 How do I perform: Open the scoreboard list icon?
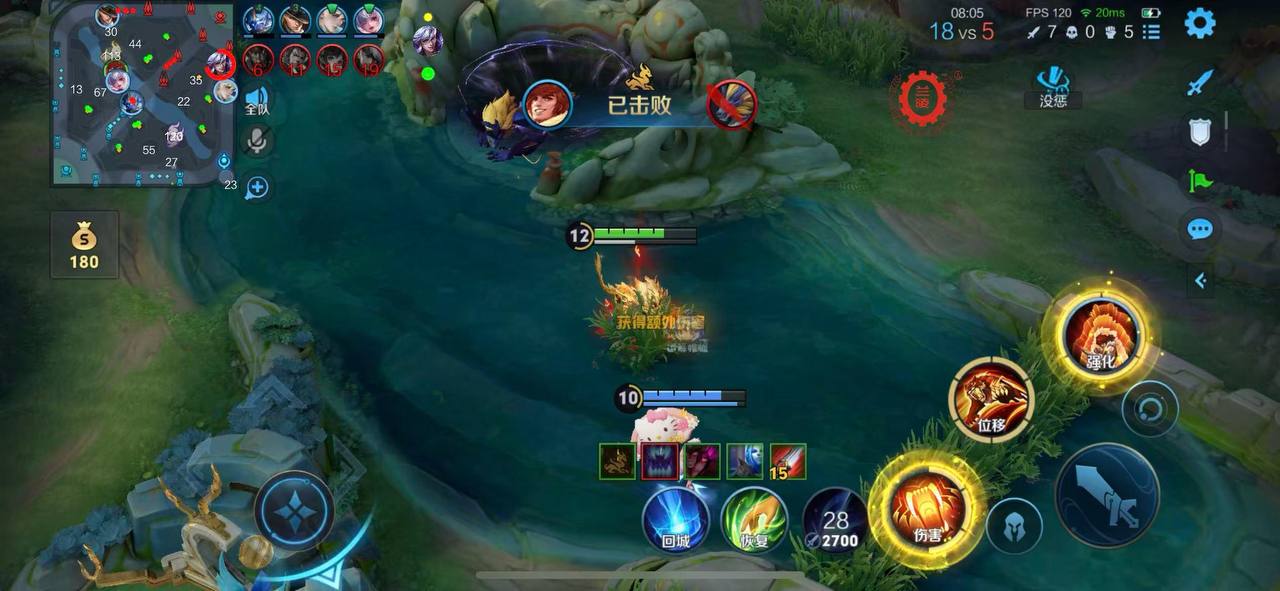click(x=1152, y=32)
